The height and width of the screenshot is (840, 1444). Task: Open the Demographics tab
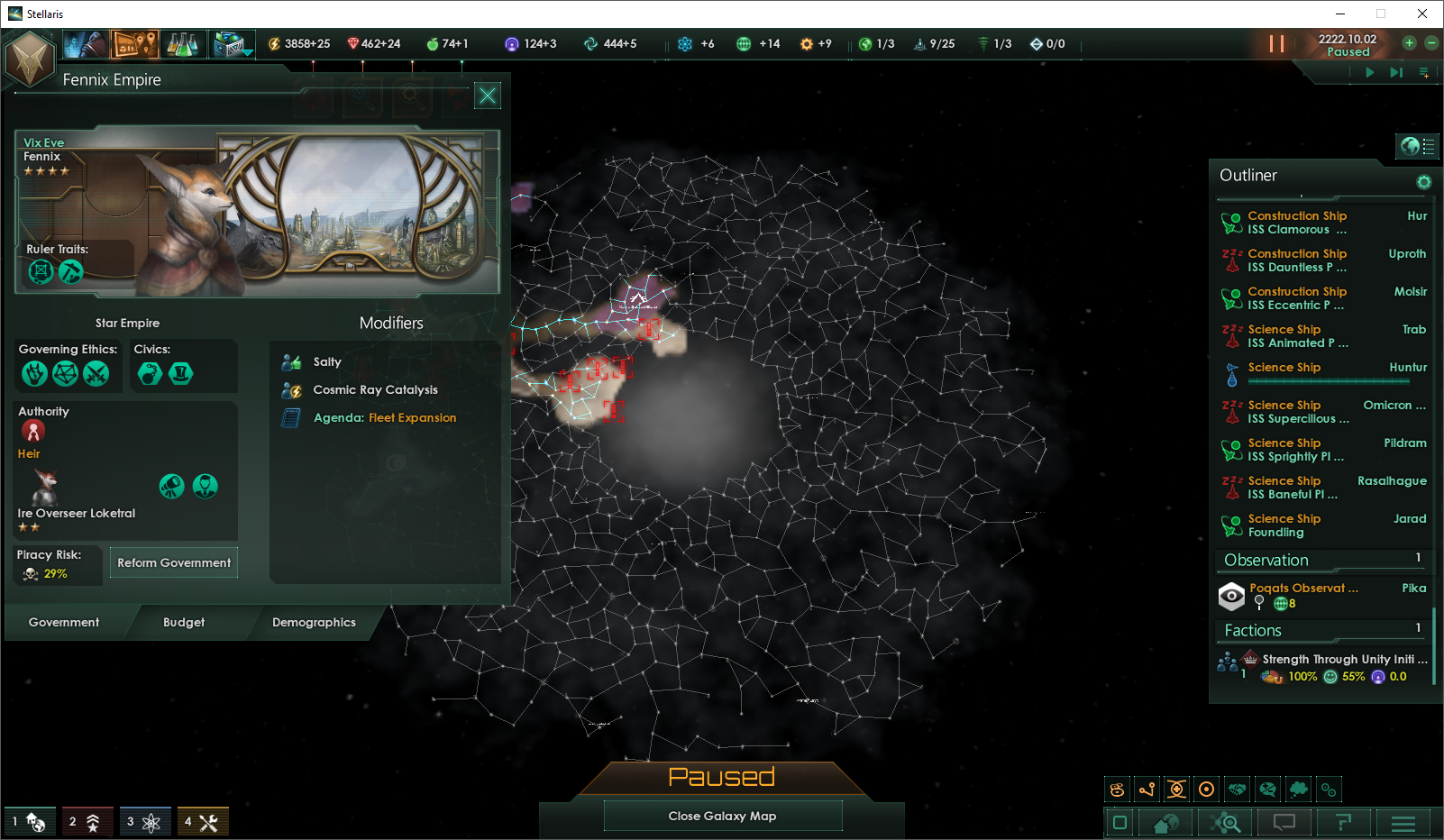point(314,622)
